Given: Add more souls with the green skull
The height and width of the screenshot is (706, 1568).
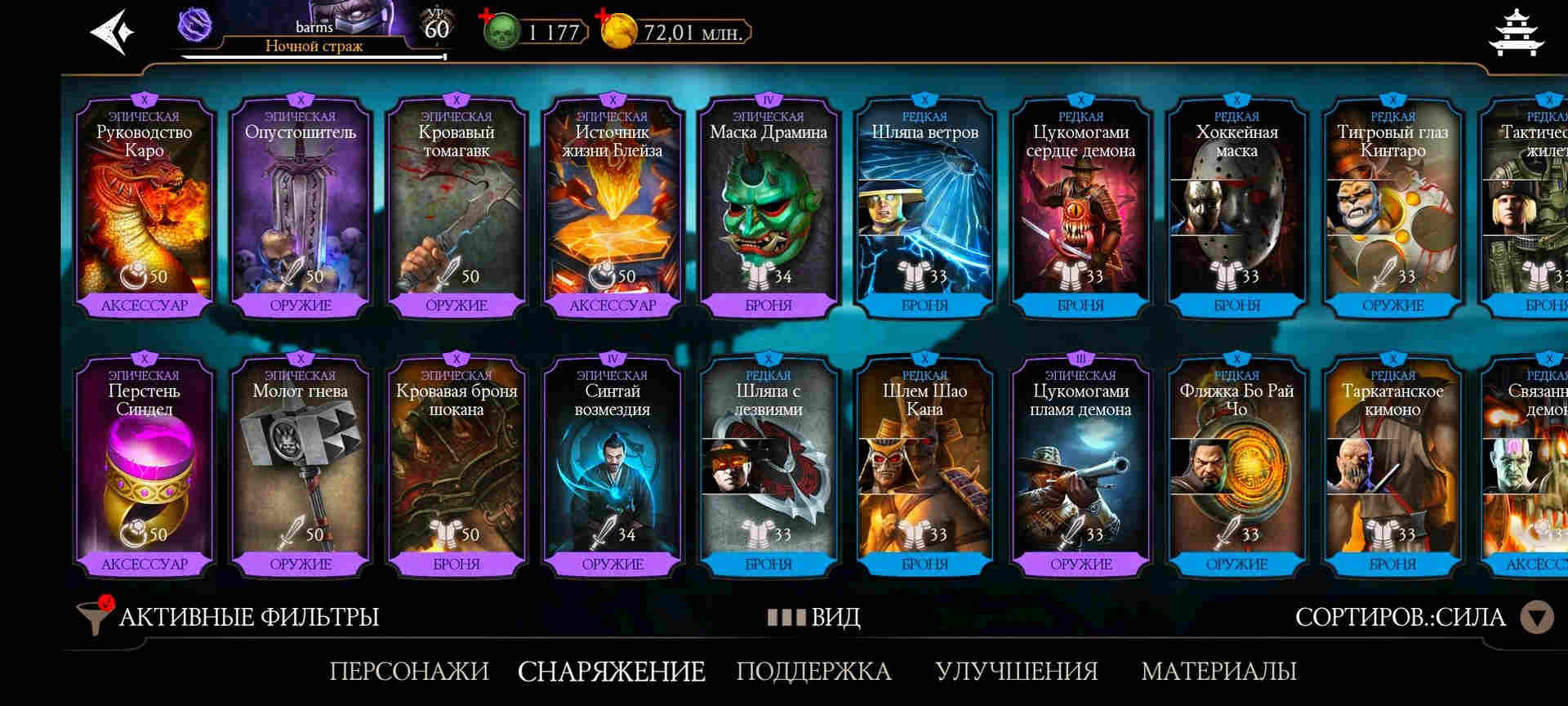Looking at the screenshot, I should [500, 32].
